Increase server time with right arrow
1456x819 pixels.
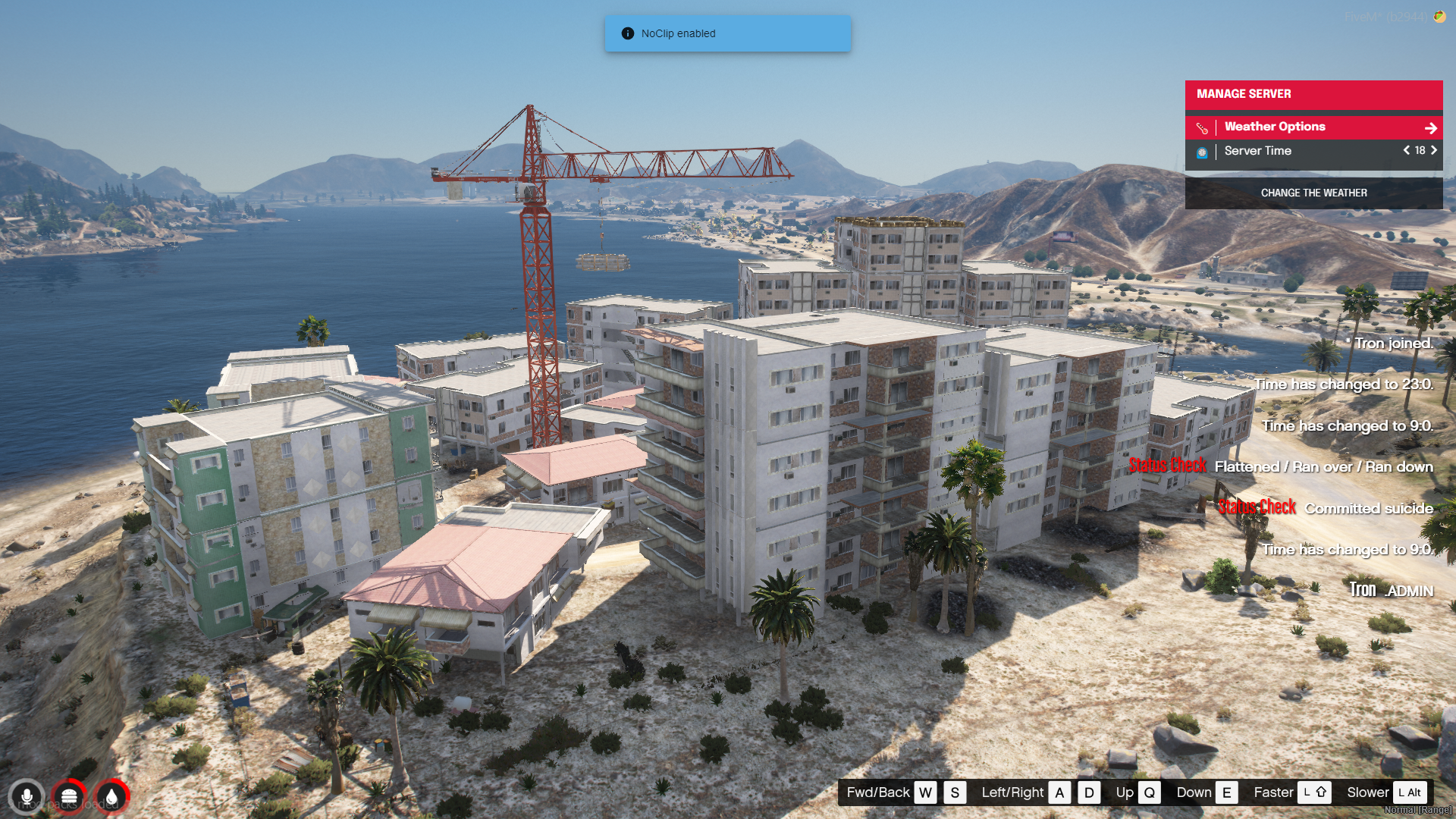(1434, 150)
